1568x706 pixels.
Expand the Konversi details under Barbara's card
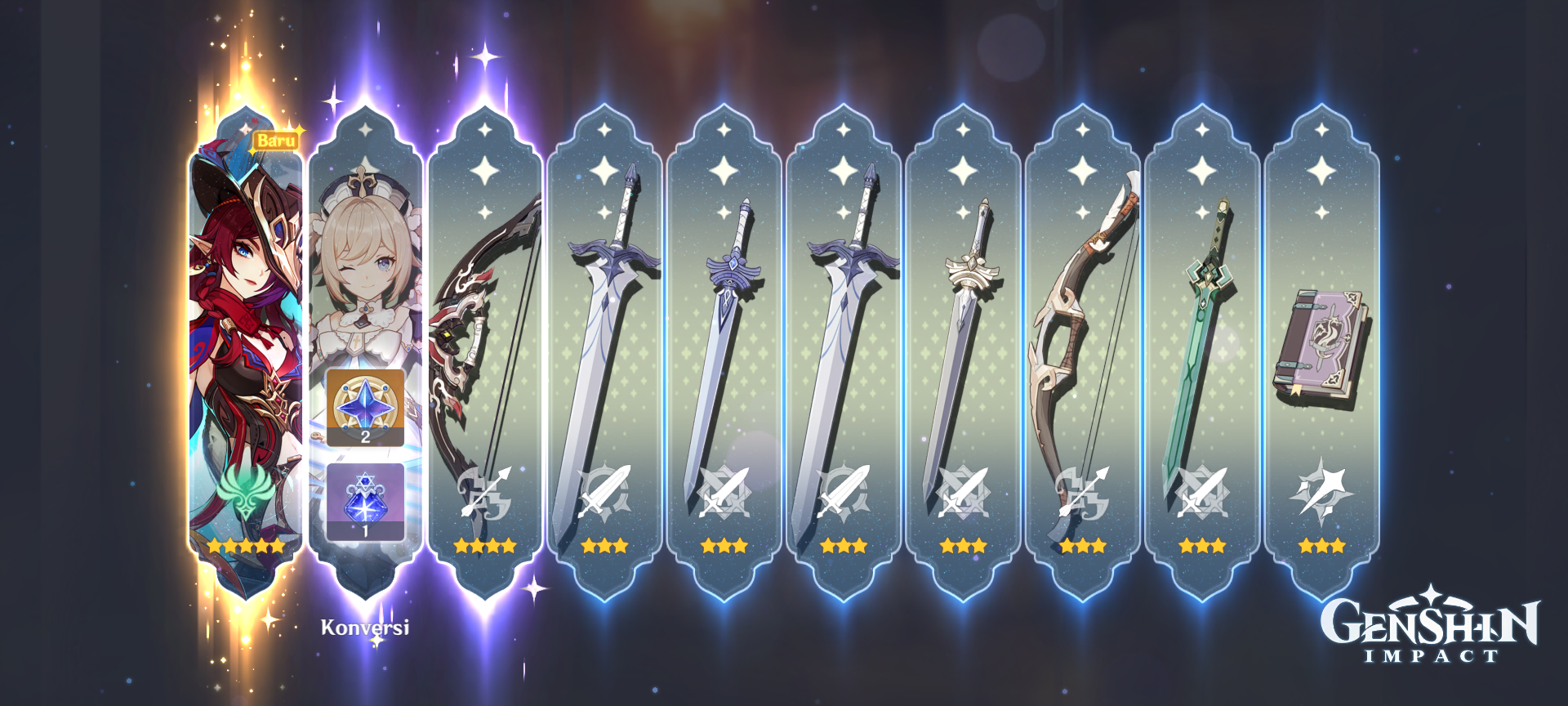[x=365, y=629]
